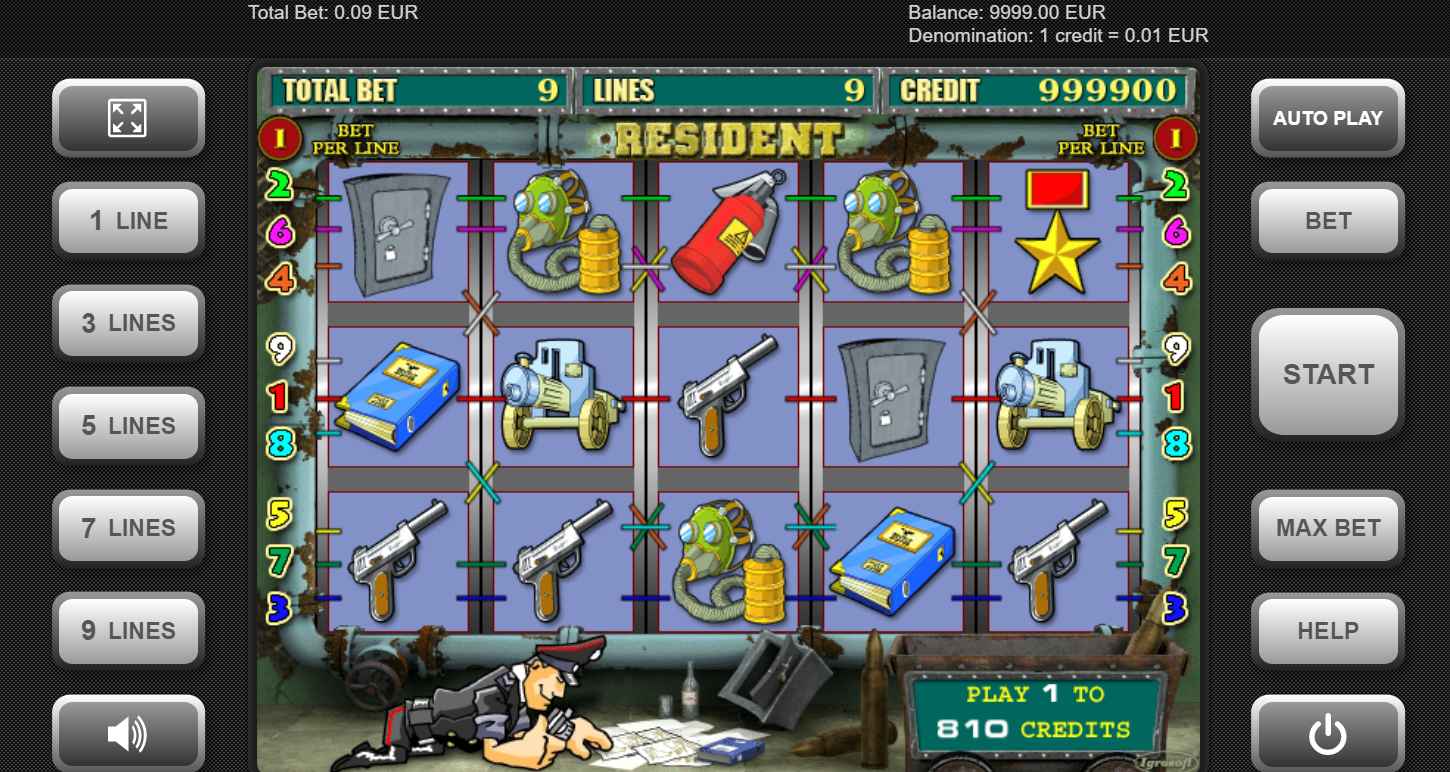Activate the 7 LINES button
The height and width of the screenshot is (772, 1450).
click(x=128, y=528)
